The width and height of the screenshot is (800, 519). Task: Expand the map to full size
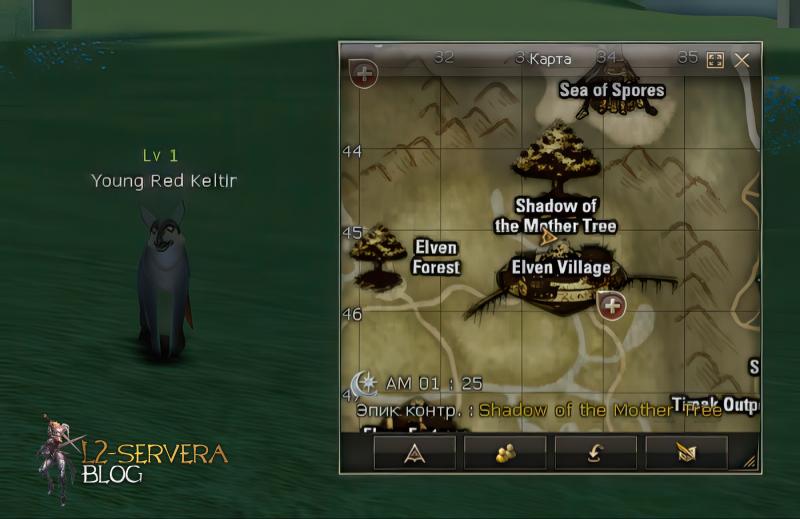point(715,60)
